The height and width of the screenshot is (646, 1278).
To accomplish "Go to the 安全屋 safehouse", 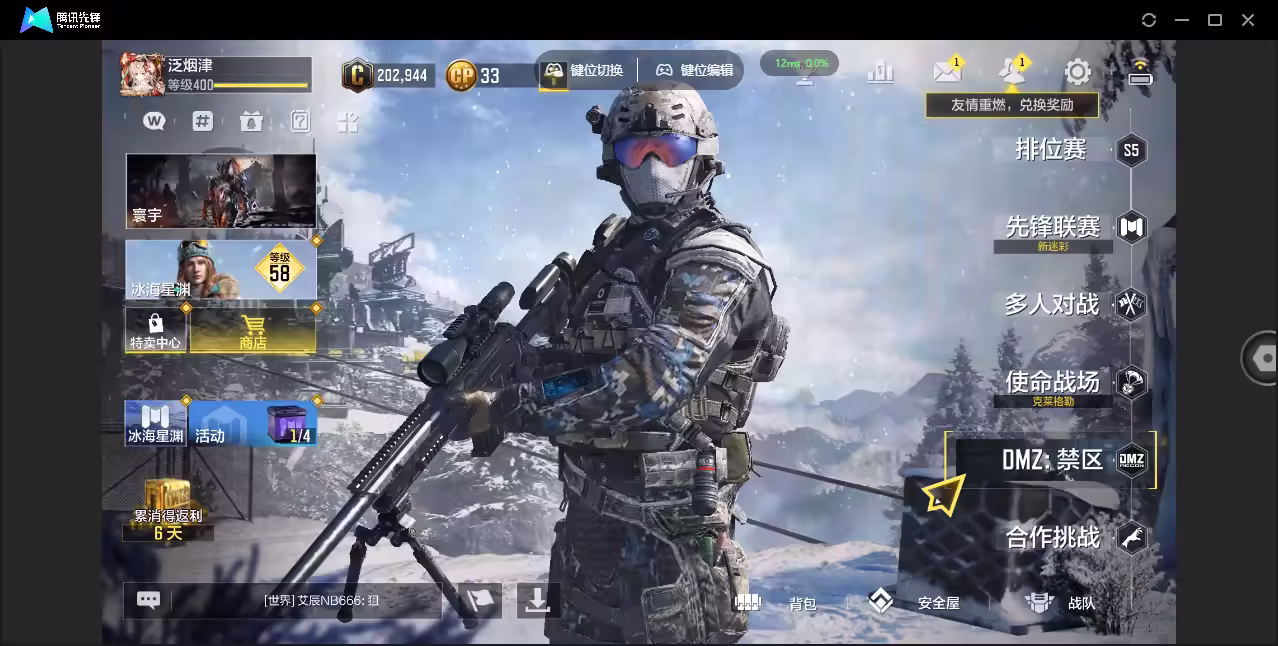I will click(914, 602).
